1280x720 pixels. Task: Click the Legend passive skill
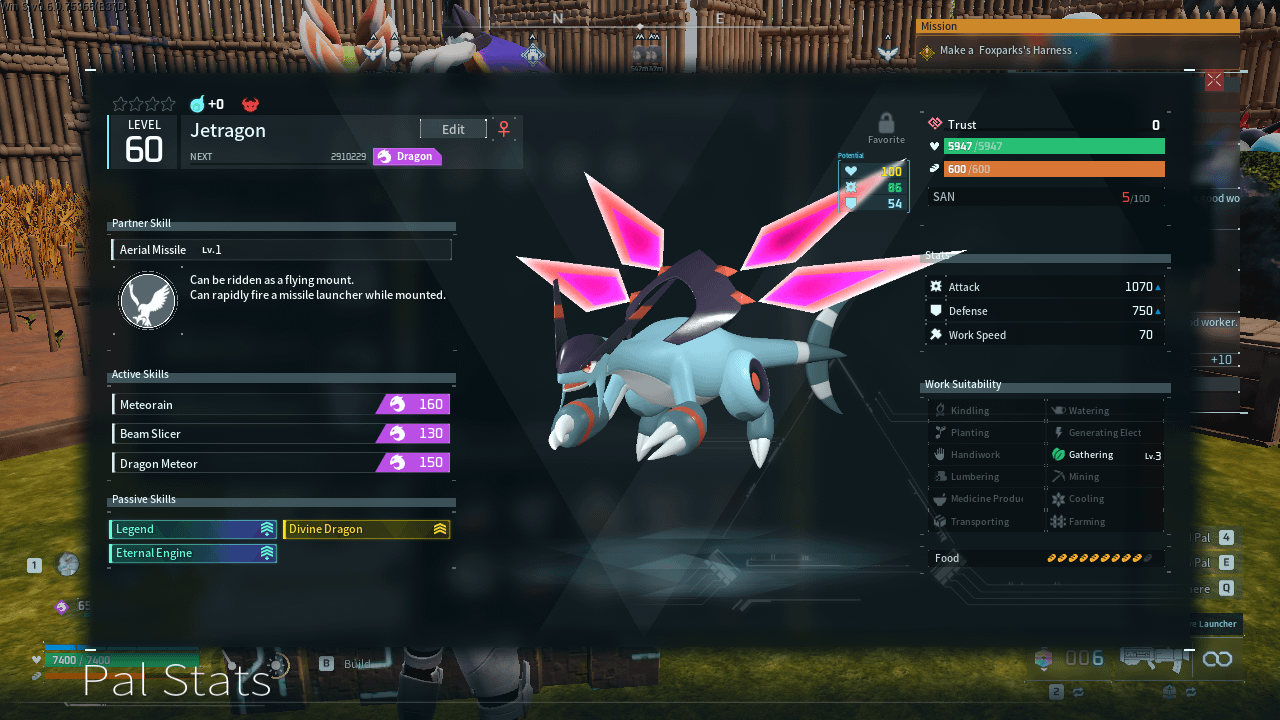193,529
